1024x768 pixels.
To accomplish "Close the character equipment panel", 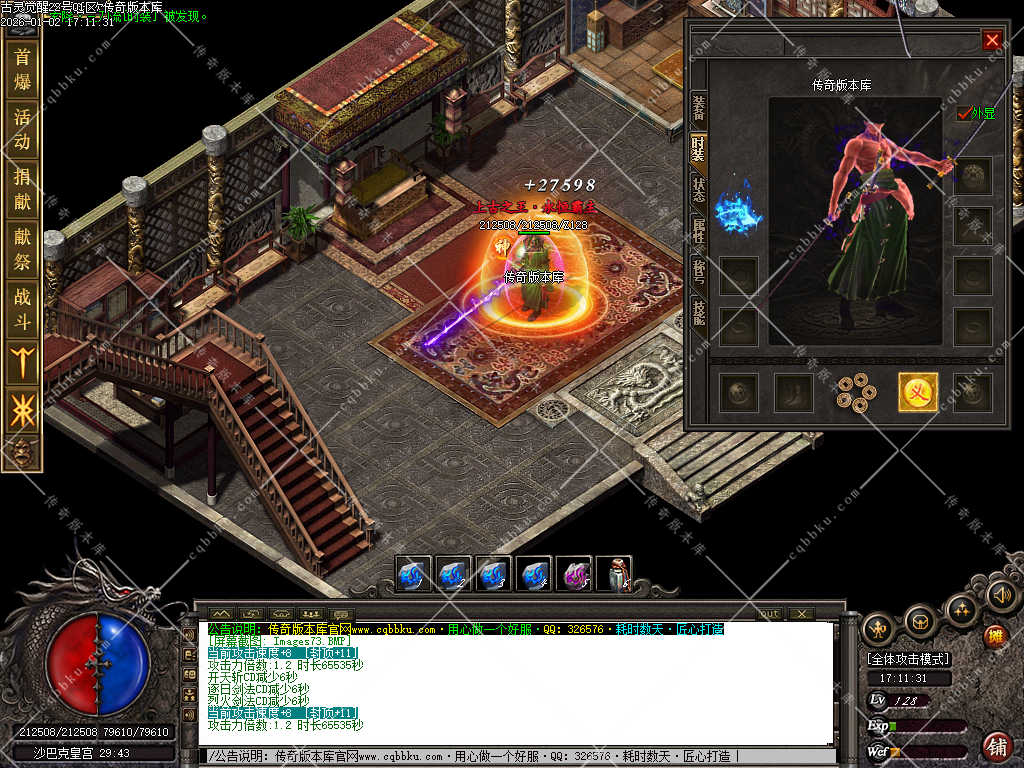I will tap(991, 40).
